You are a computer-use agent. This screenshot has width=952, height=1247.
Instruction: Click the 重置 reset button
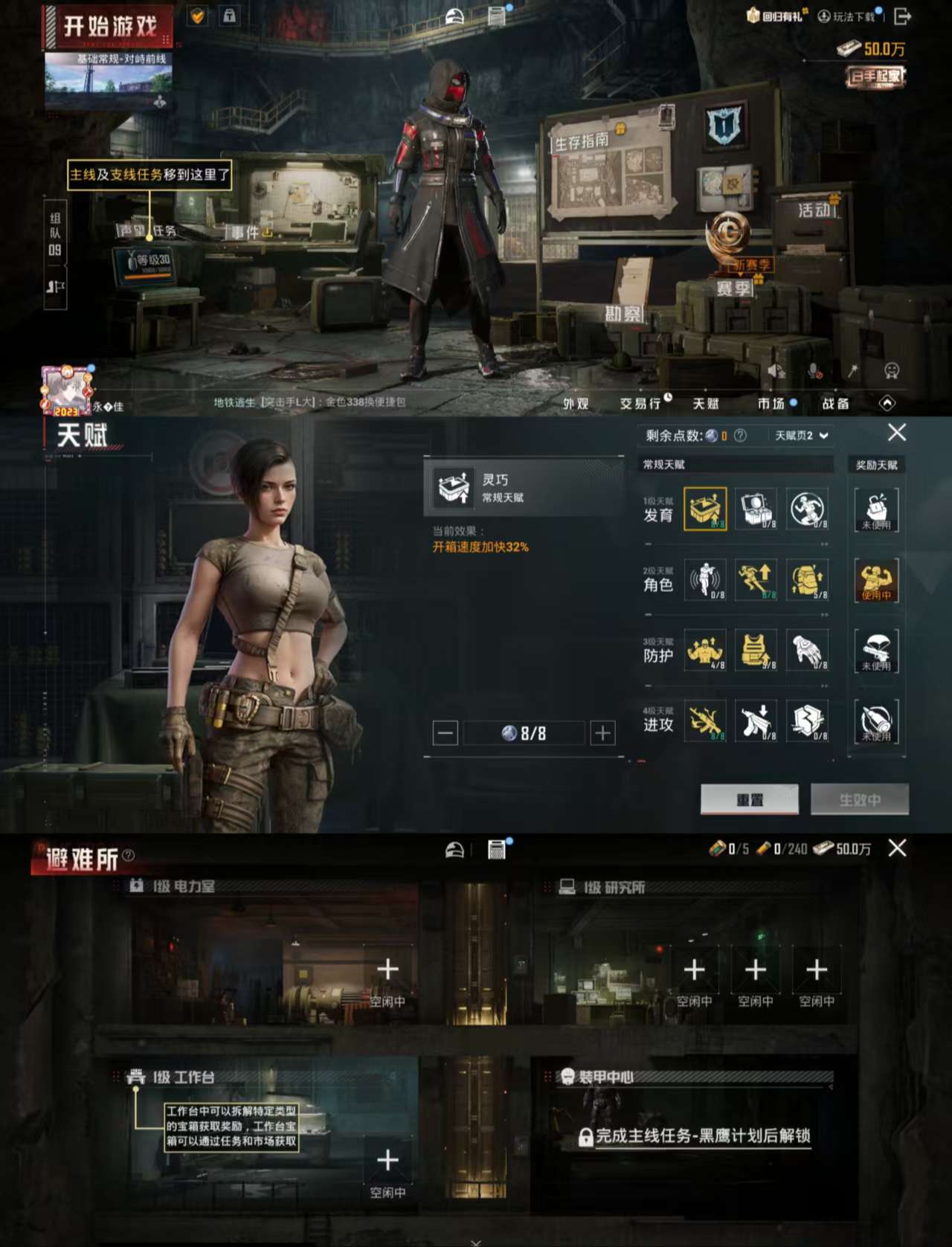(749, 799)
